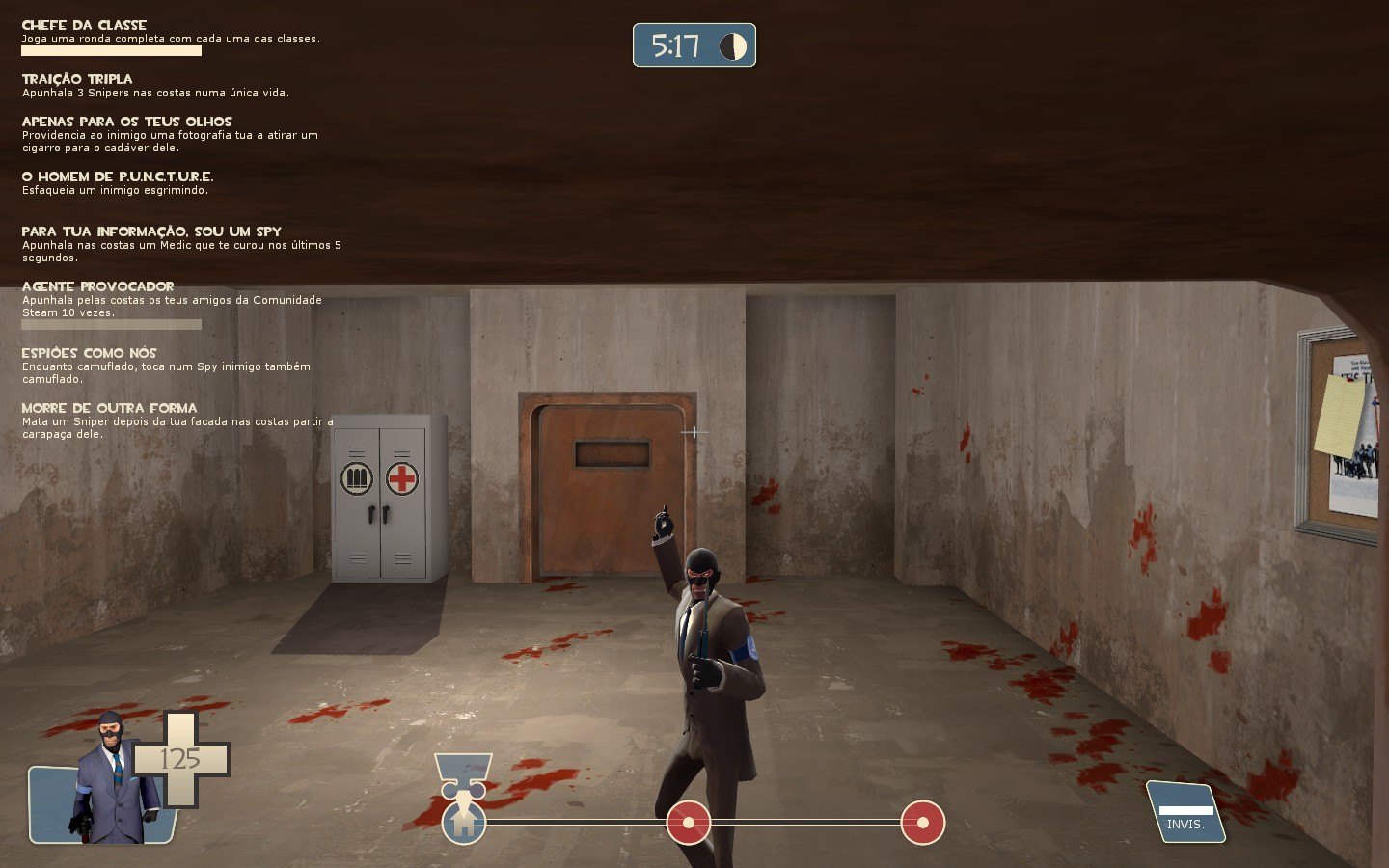The width and height of the screenshot is (1389, 868).
Task: Click the O Homem de P.U.N.C.T.U.R.E. achievement
Action: (x=118, y=176)
